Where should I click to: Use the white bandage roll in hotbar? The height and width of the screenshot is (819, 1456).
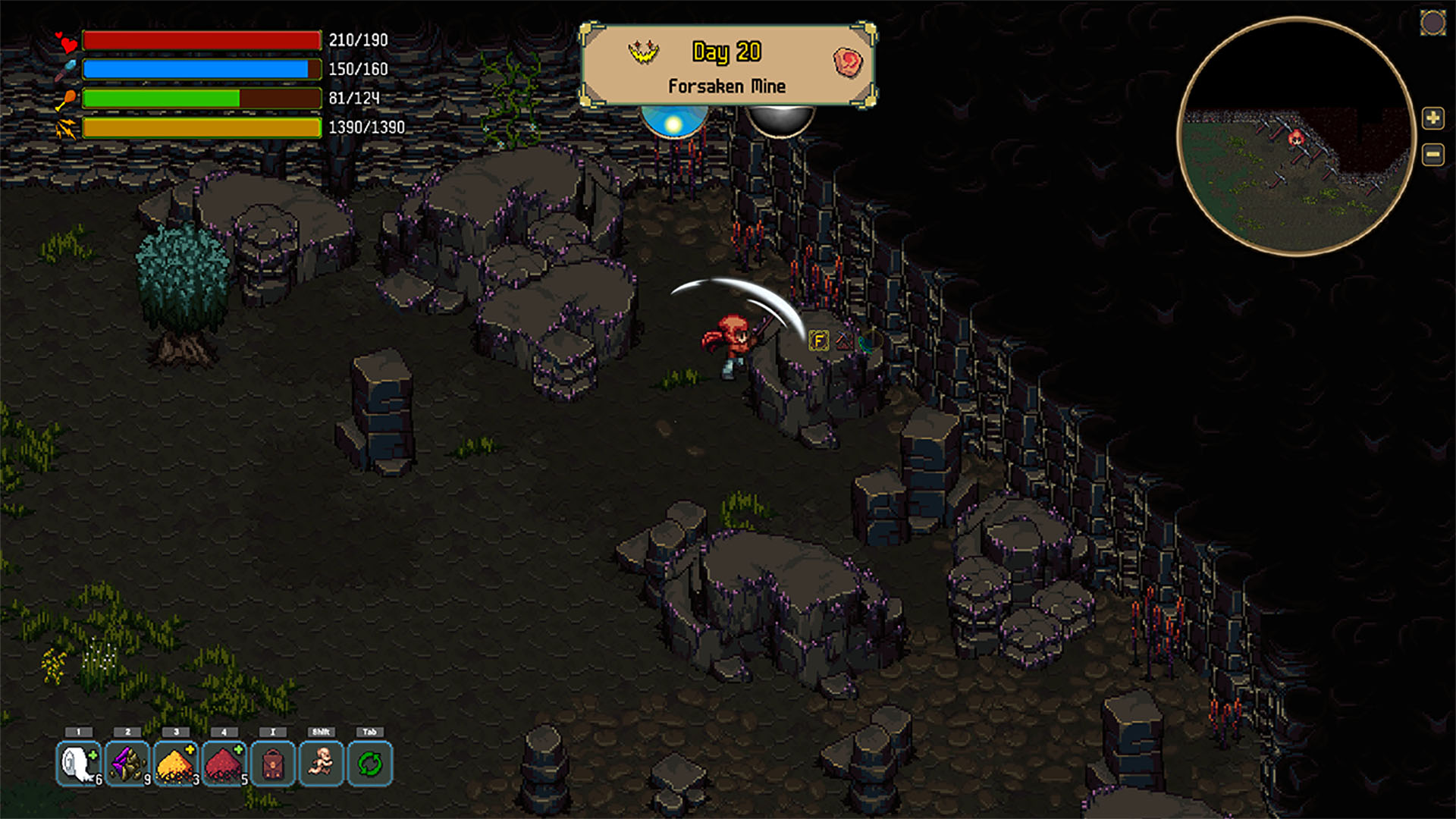79,764
